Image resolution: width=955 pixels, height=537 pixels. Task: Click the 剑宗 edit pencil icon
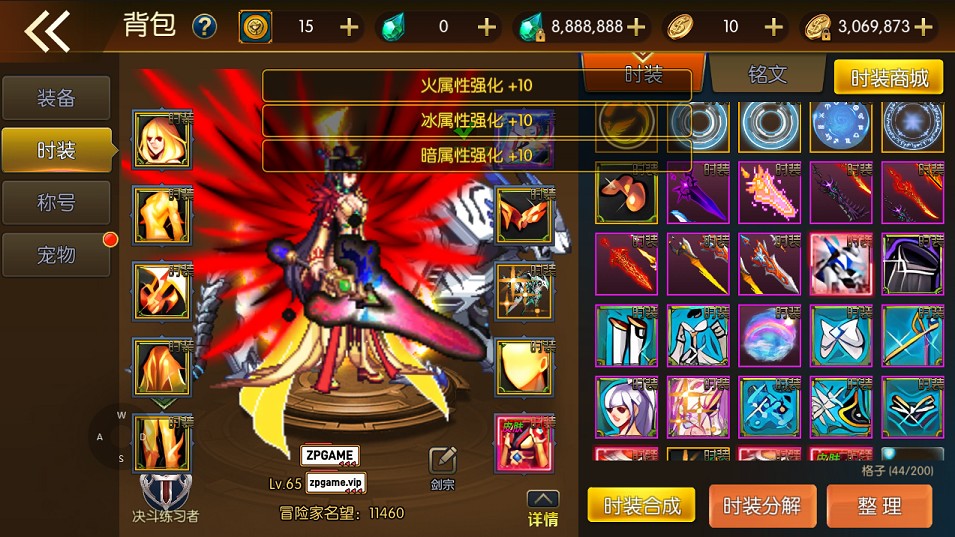(x=443, y=460)
